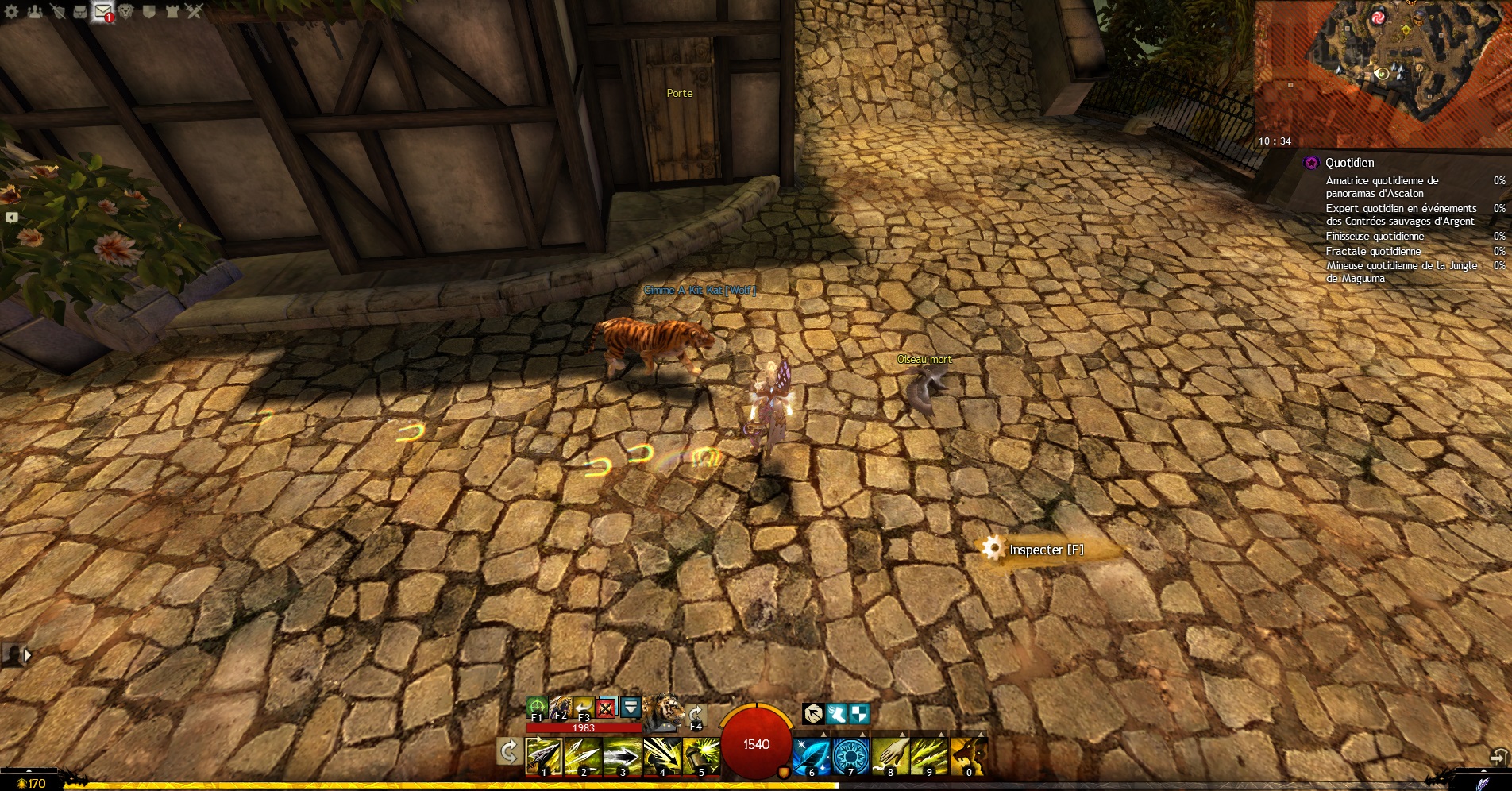This screenshot has height=791, width=1512.
Task: Click the purple Quotidien achievement icon
Action: 1311,163
